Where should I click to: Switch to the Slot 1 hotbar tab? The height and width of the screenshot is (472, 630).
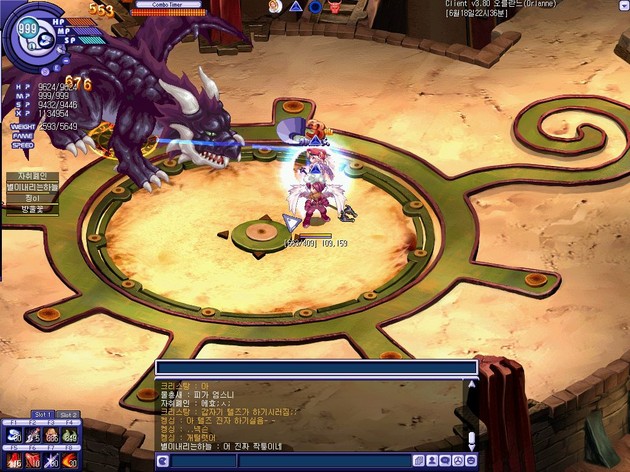(x=43, y=414)
